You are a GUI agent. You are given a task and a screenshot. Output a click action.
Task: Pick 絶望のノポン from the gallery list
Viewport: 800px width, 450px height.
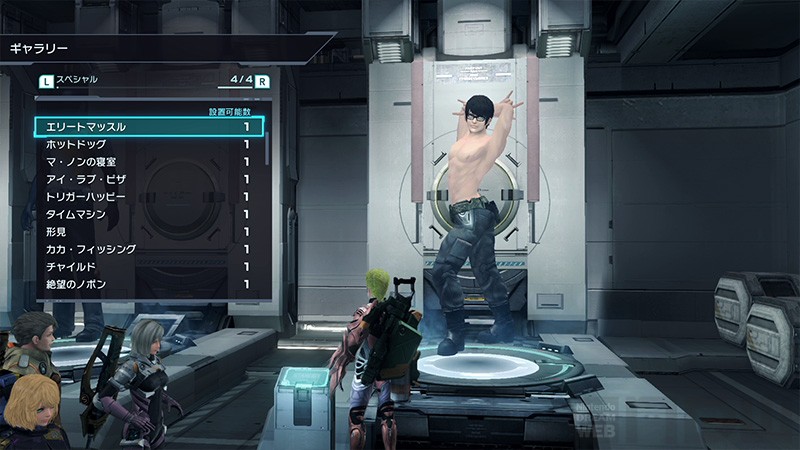(150, 285)
